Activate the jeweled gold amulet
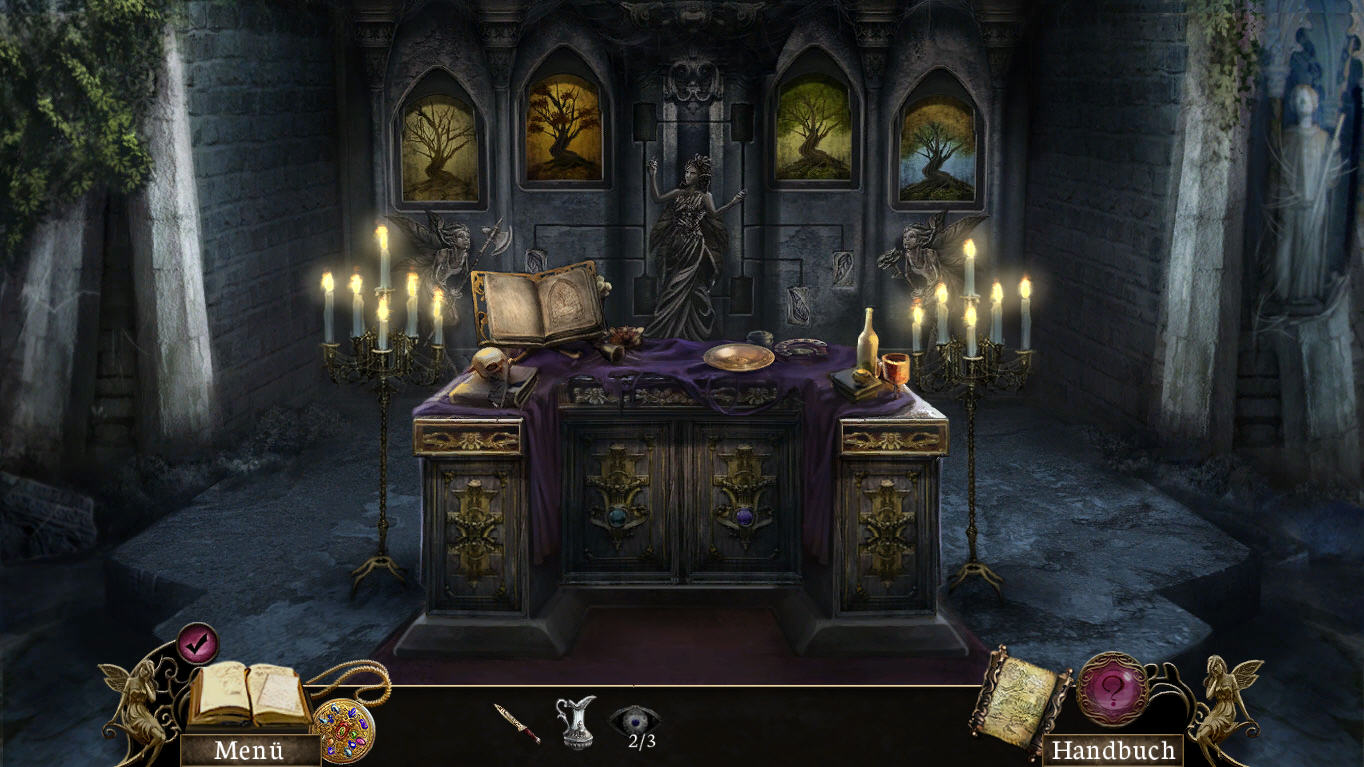1364x767 pixels. 343,731
